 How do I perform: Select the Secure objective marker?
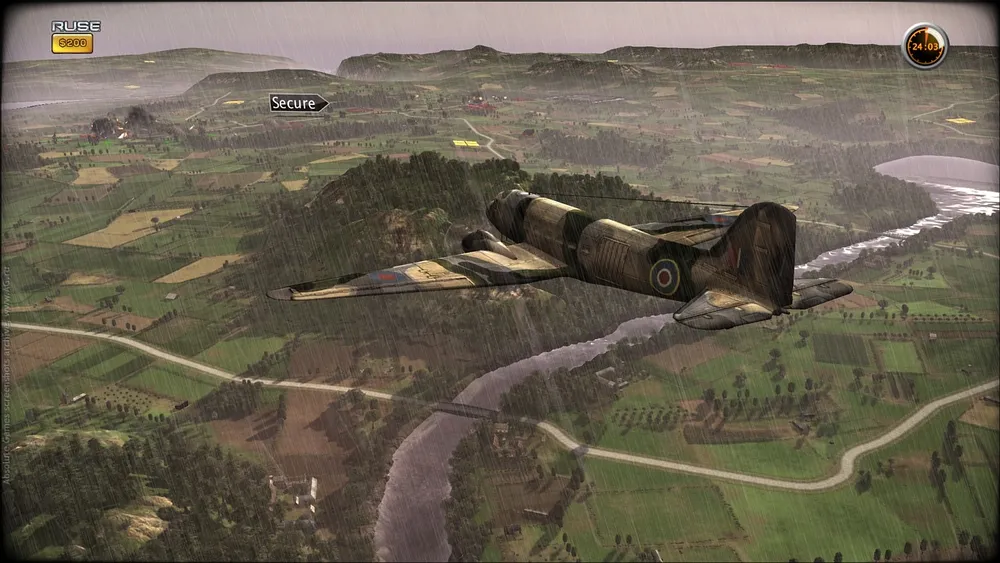coord(298,103)
